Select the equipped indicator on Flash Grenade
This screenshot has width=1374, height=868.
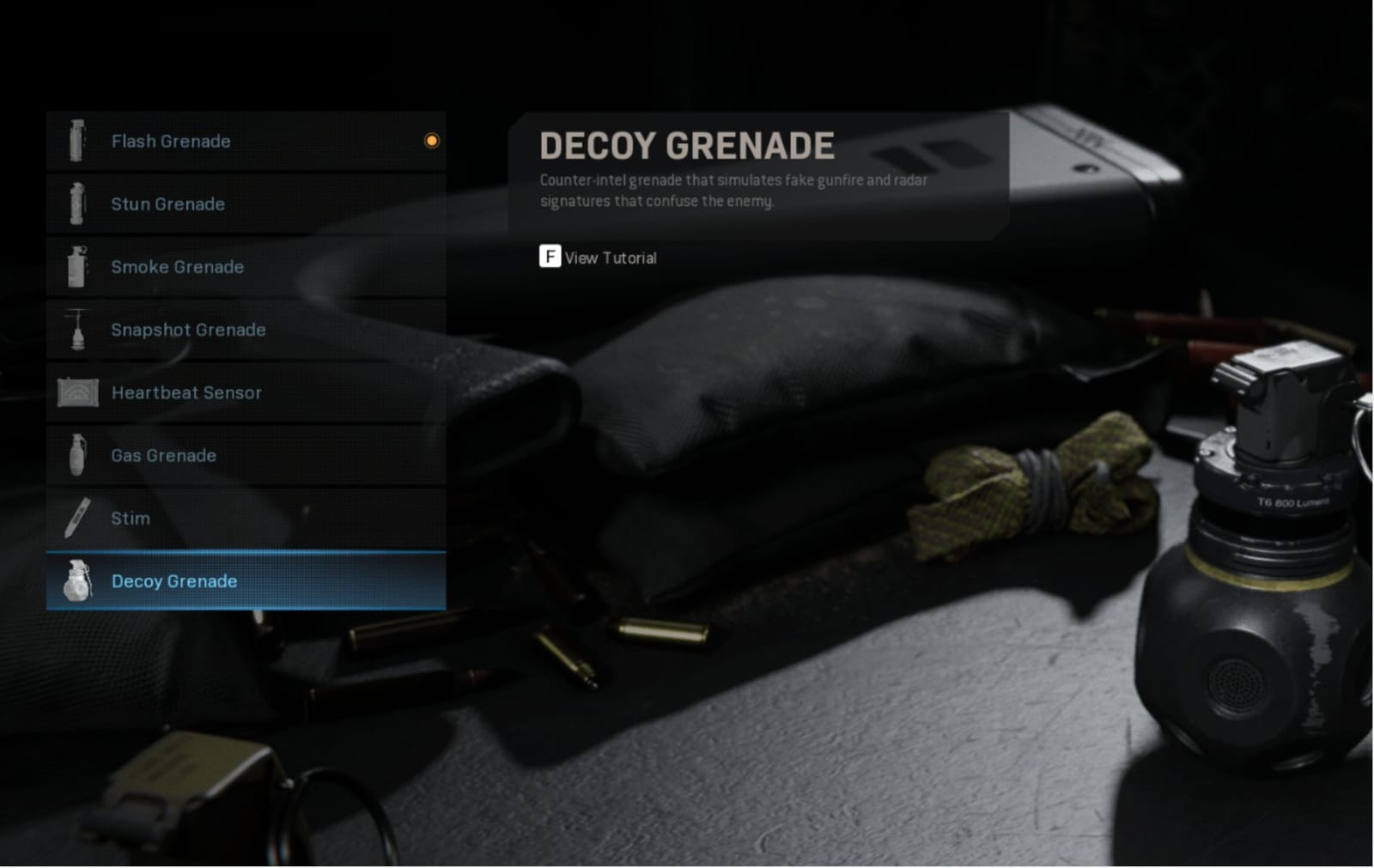coord(432,141)
